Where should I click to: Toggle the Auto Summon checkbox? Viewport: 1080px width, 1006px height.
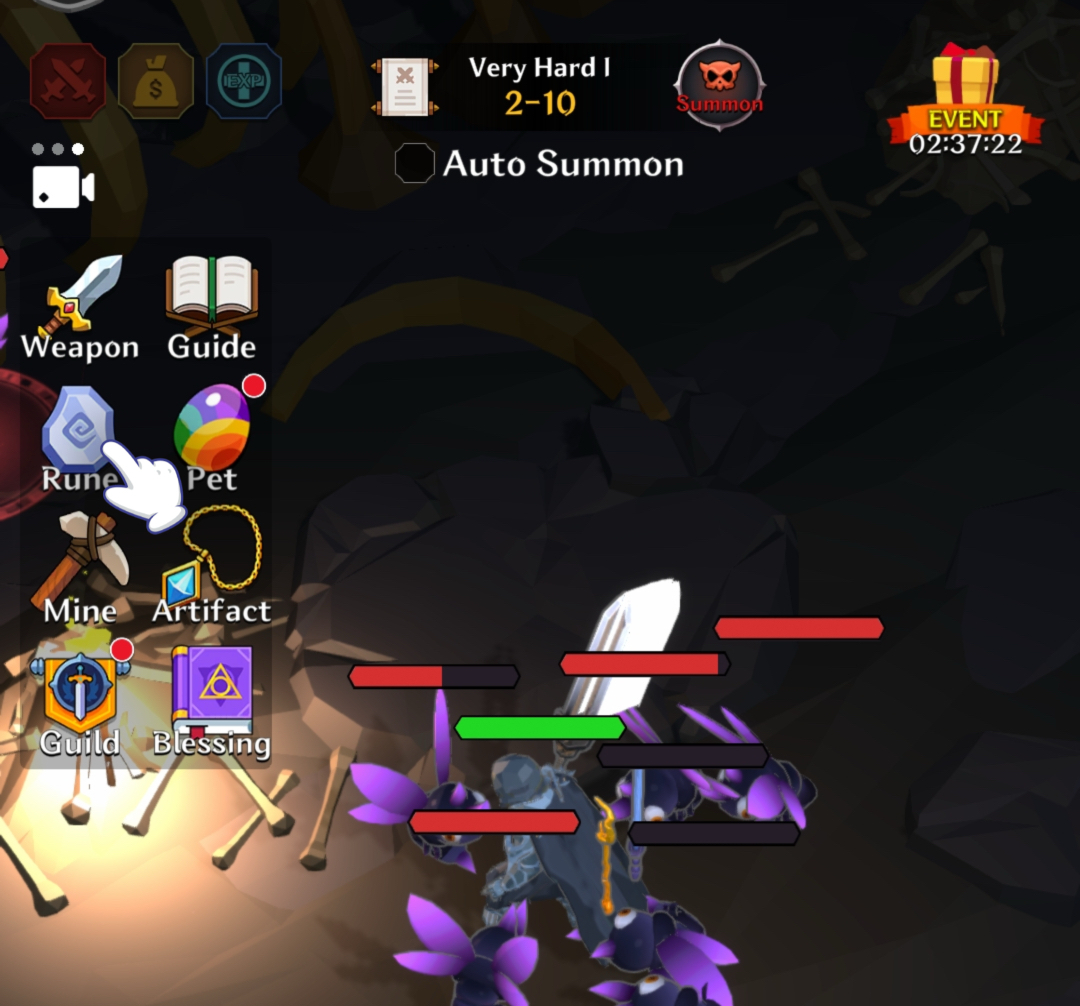pos(414,163)
